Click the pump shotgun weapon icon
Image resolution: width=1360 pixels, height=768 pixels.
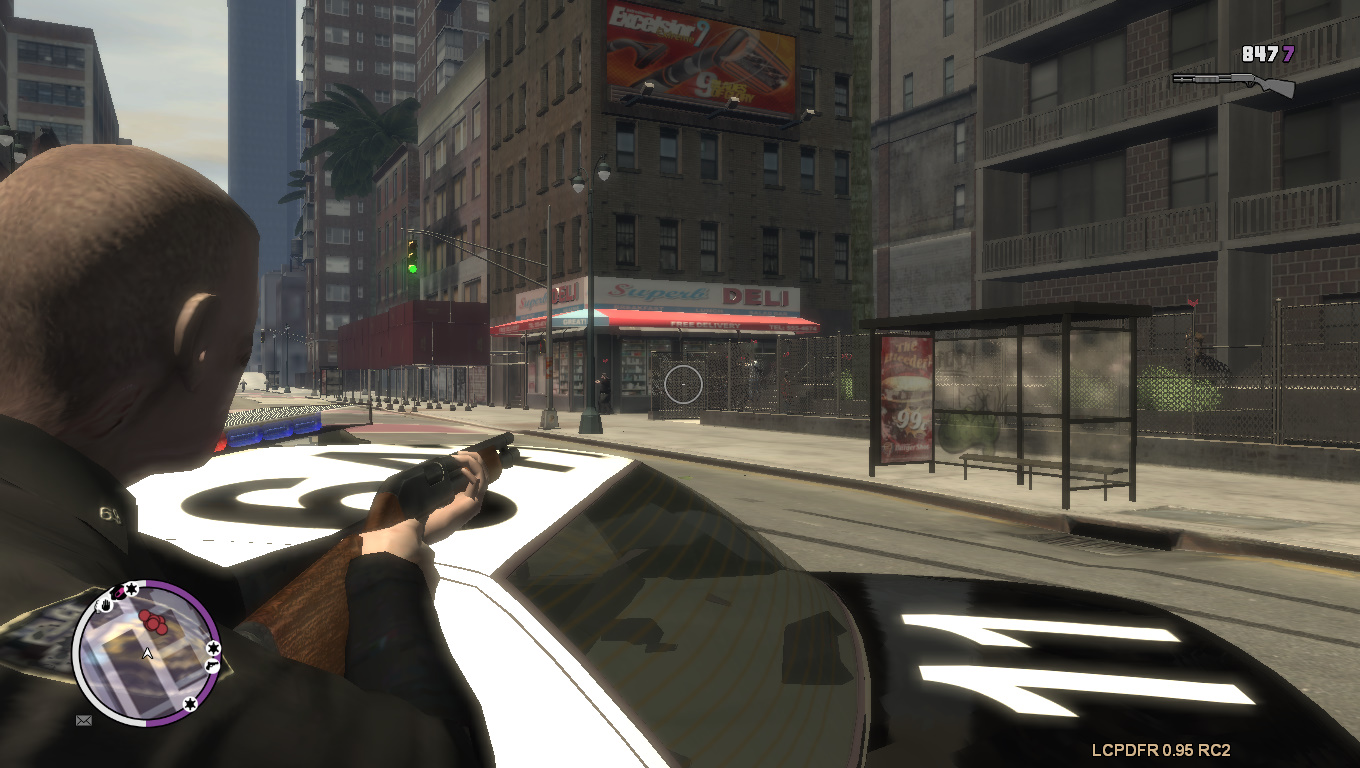click(x=1233, y=83)
